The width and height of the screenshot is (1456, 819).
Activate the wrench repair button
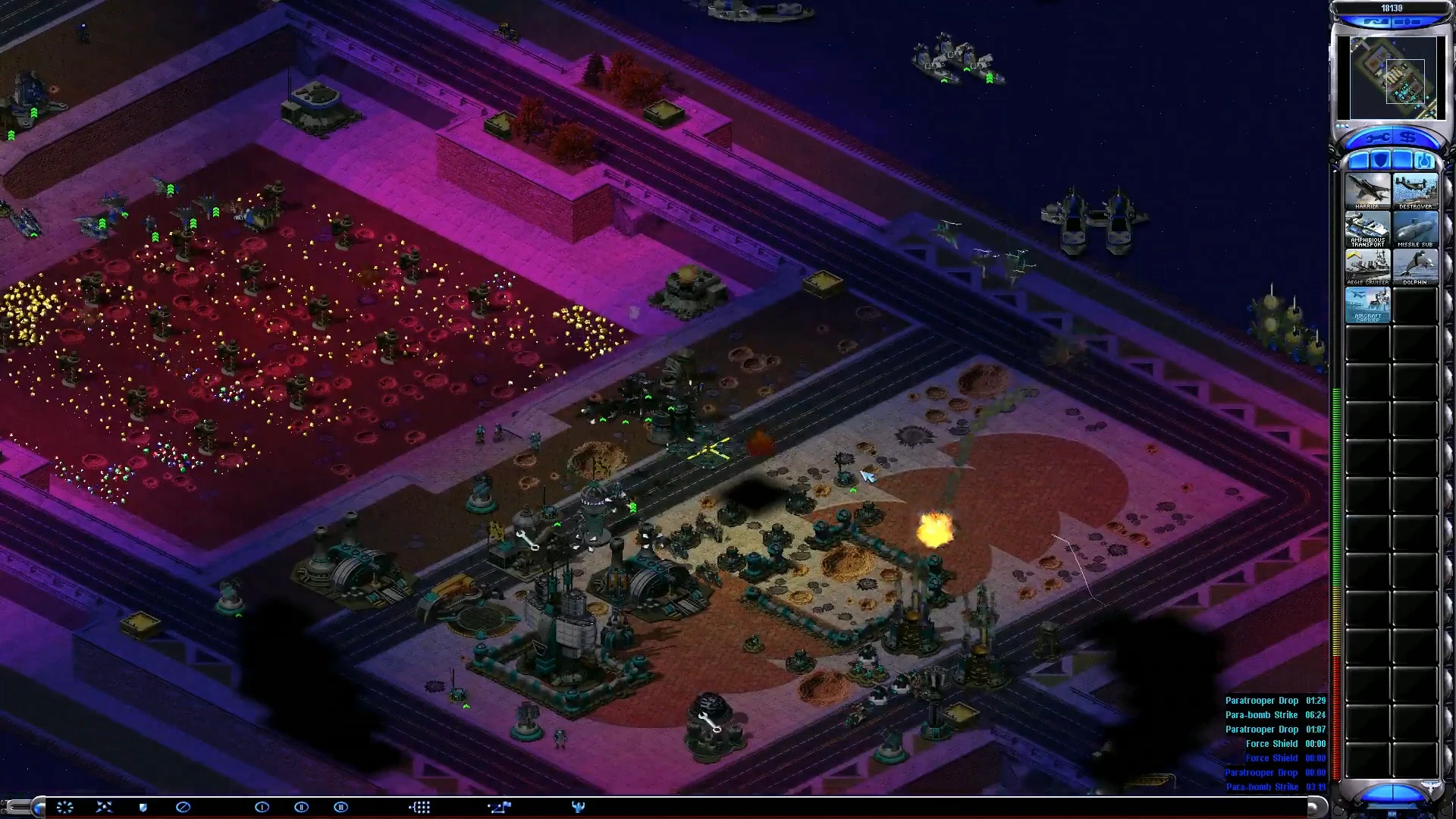[x=1376, y=138]
